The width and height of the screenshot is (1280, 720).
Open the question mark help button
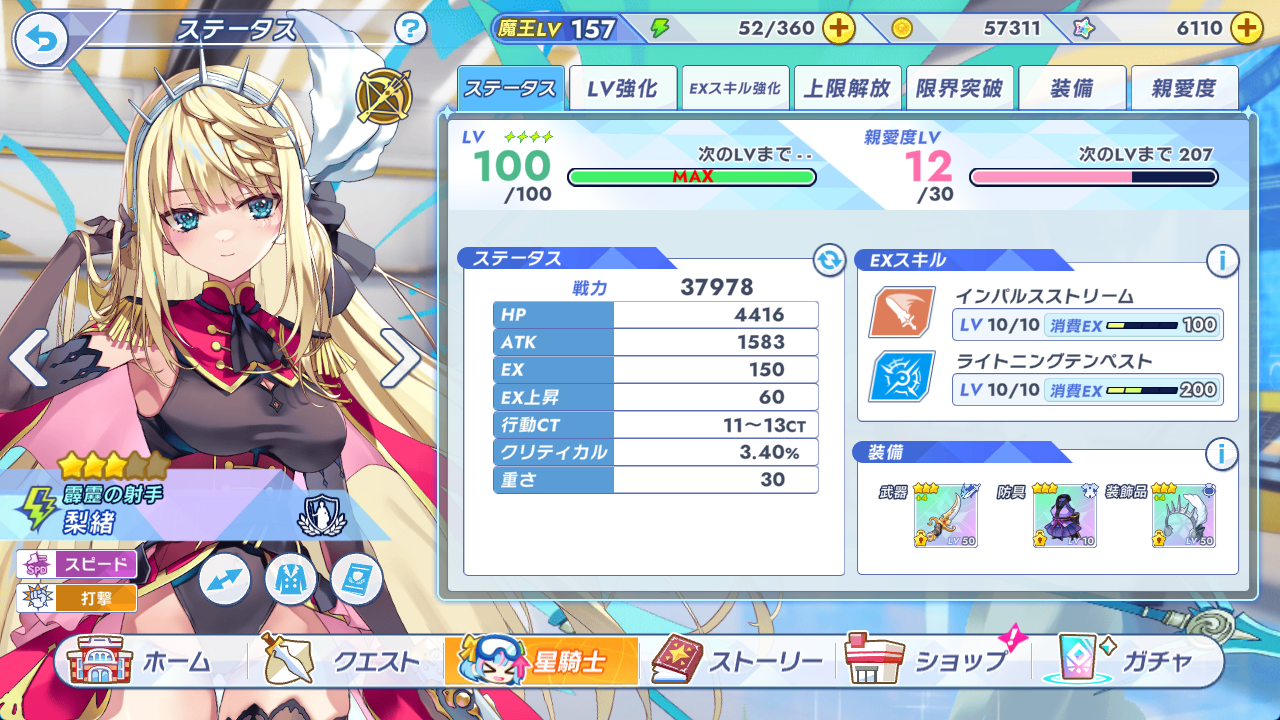coord(410,29)
